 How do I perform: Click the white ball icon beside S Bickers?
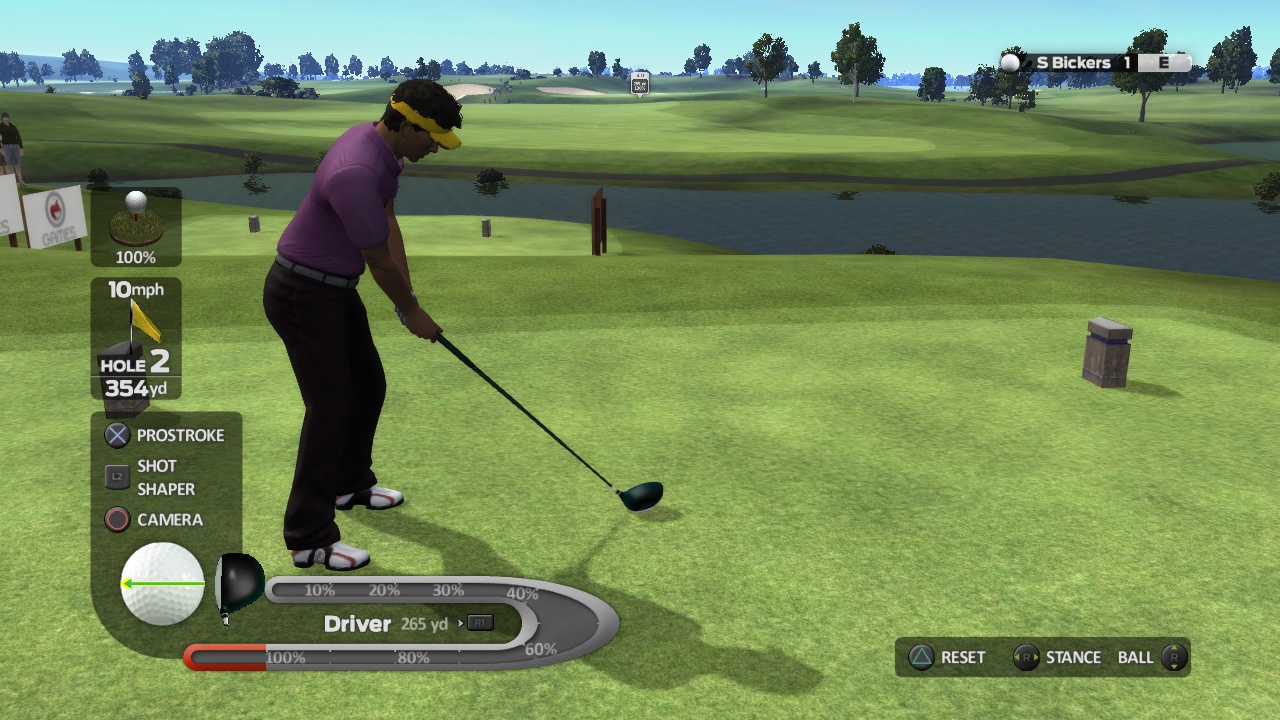coord(1010,62)
